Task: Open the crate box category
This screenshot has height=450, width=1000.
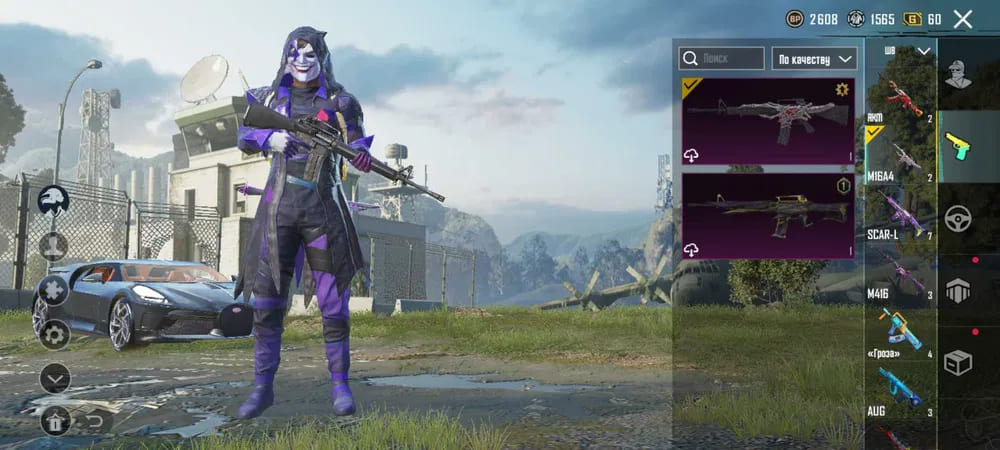Action: [x=958, y=362]
